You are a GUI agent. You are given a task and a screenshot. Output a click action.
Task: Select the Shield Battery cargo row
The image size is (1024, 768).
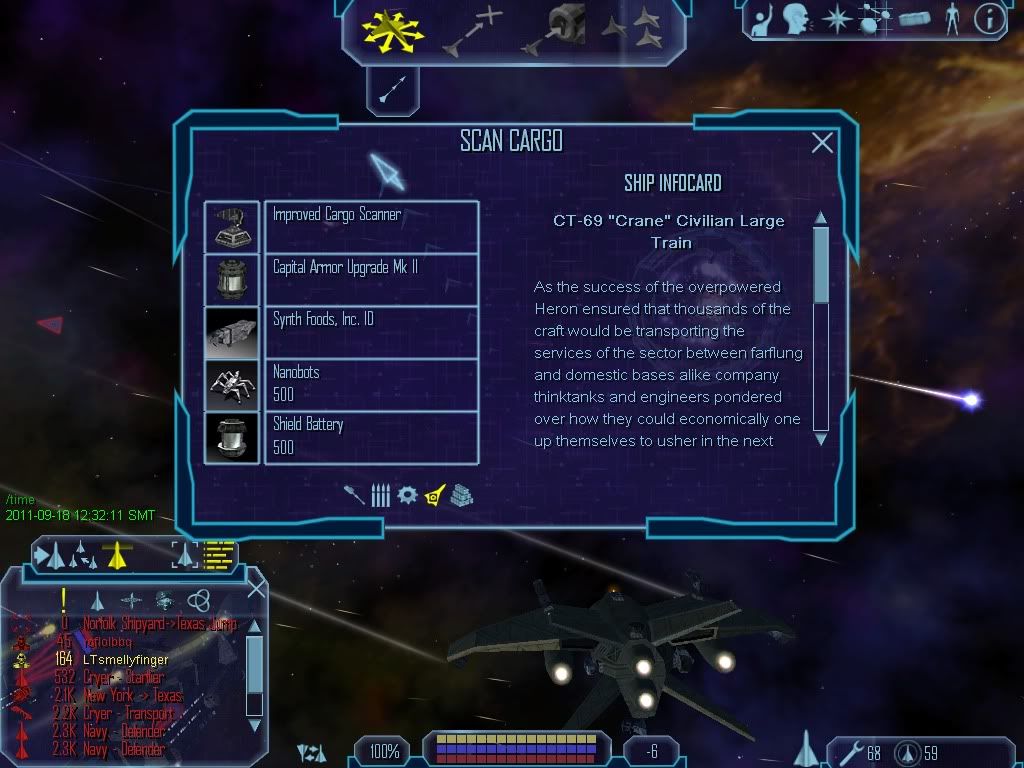(371, 436)
